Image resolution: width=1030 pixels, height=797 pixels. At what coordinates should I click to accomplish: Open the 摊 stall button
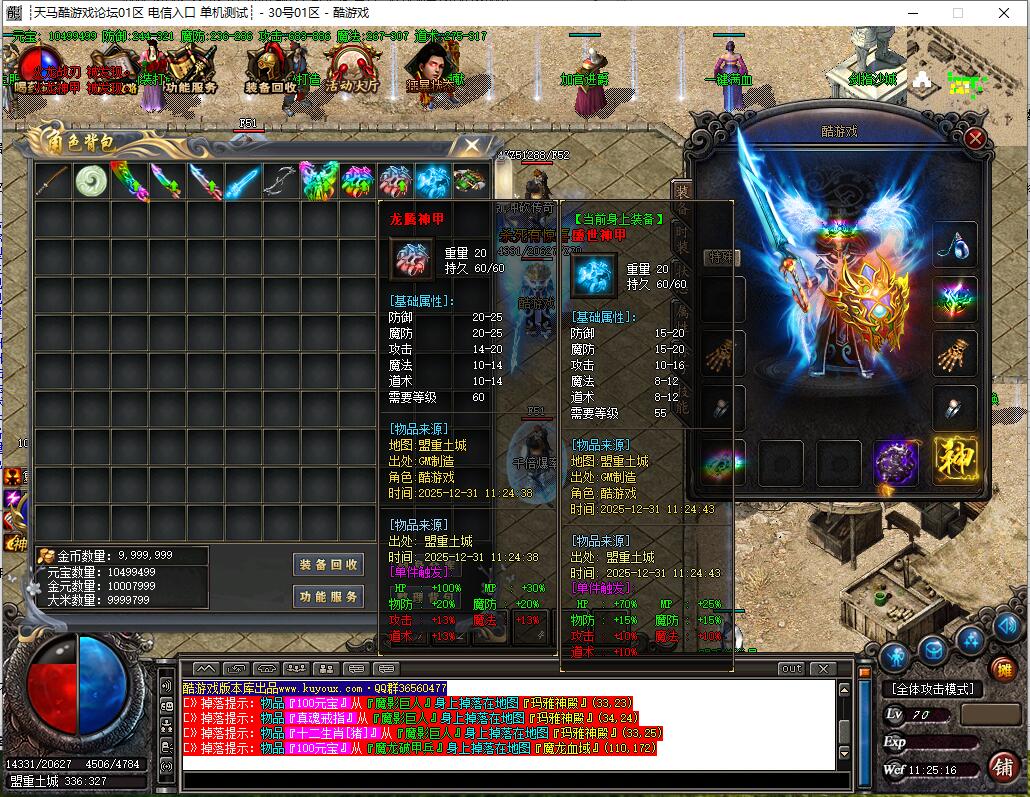tap(1002, 669)
